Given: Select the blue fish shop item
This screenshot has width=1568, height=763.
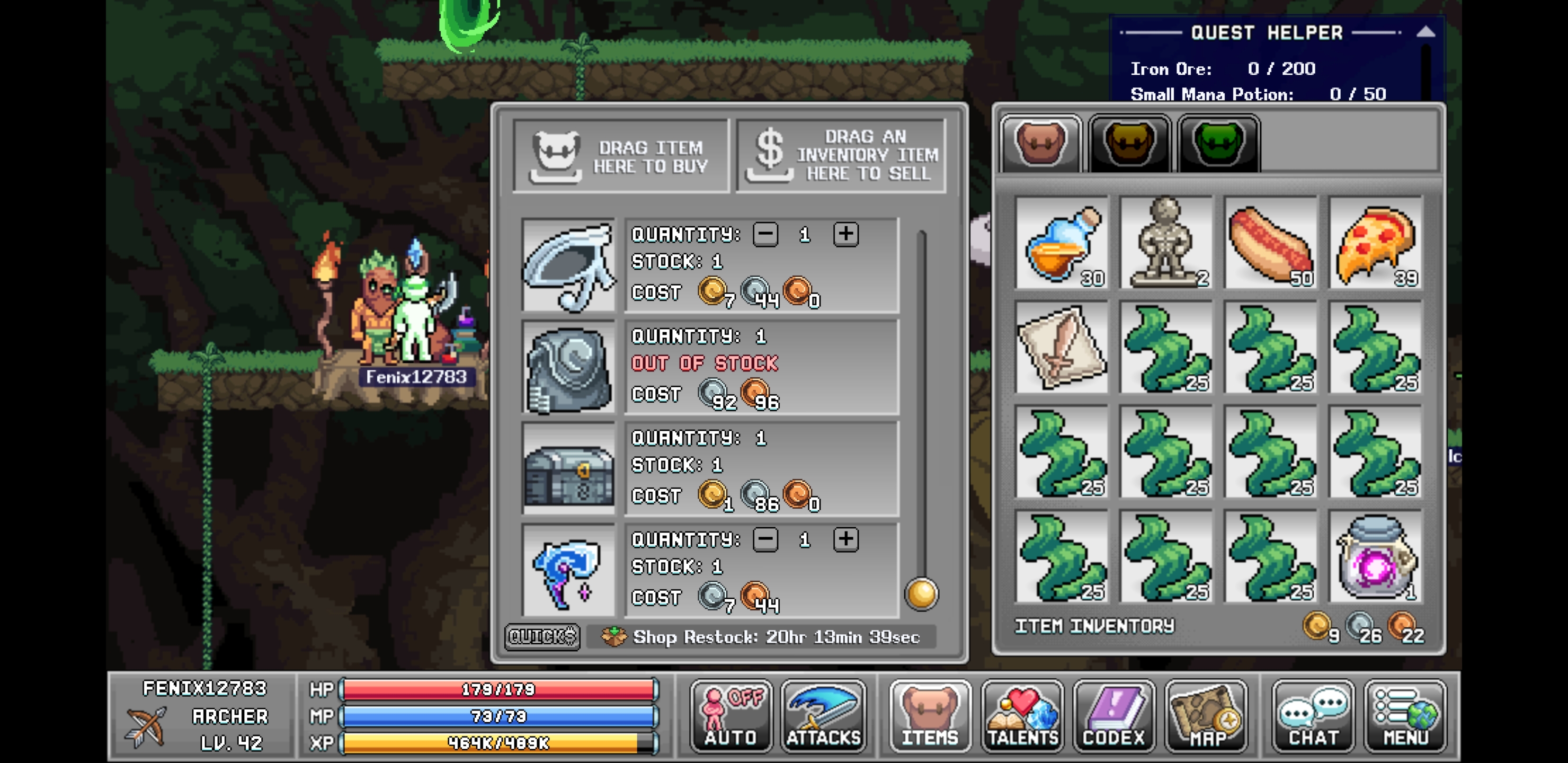Looking at the screenshot, I should tap(568, 572).
